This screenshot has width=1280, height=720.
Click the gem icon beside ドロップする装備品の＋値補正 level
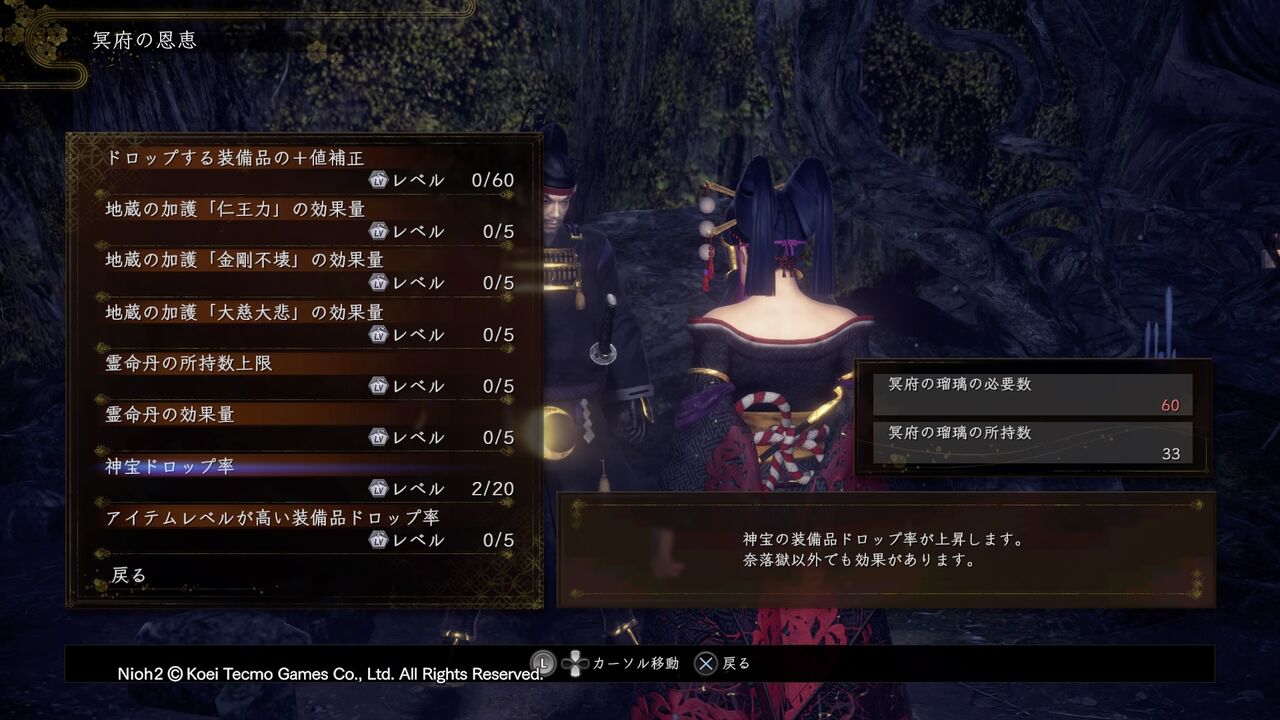click(x=378, y=179)
